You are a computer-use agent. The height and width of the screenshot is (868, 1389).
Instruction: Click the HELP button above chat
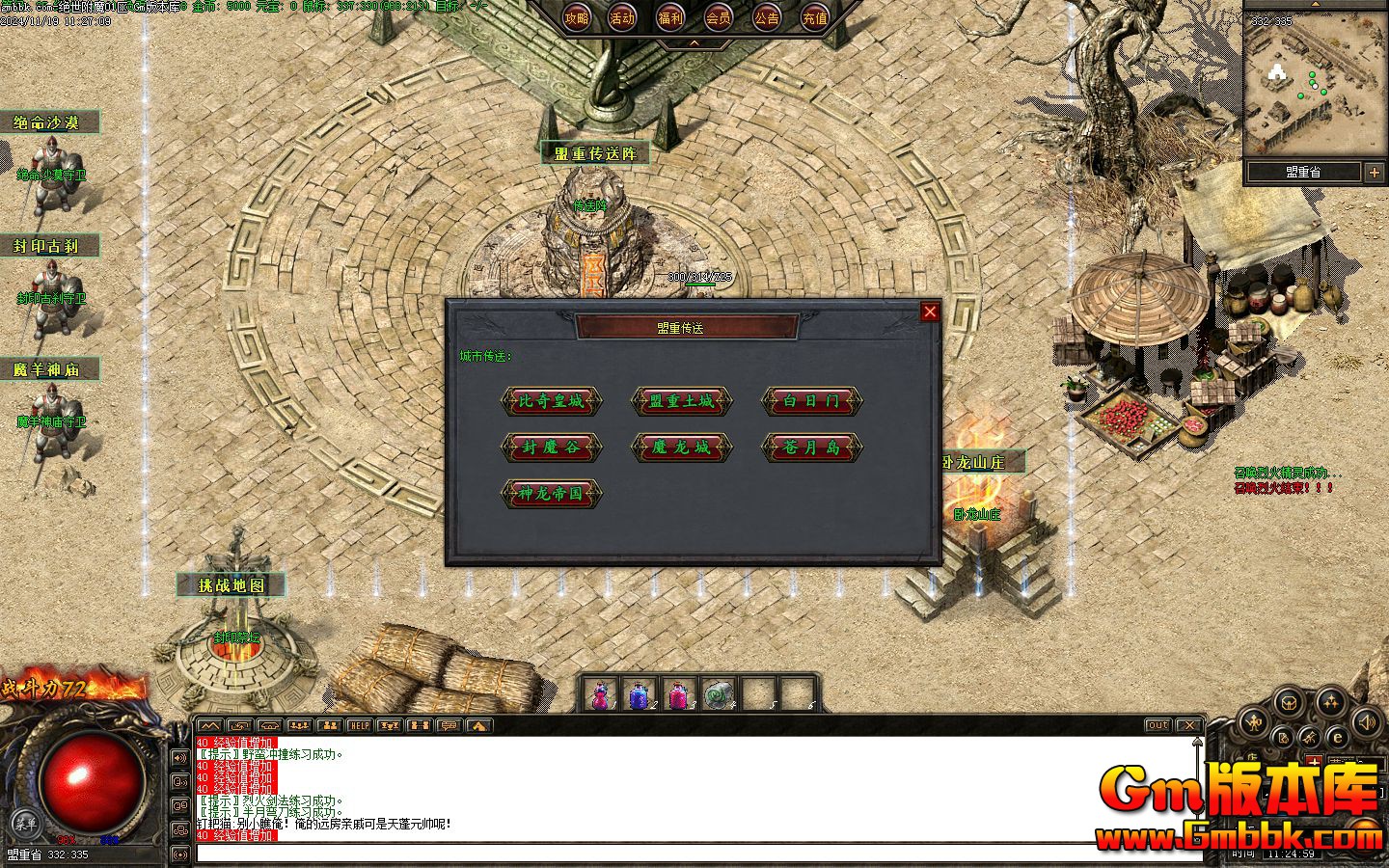pos(359,725)
